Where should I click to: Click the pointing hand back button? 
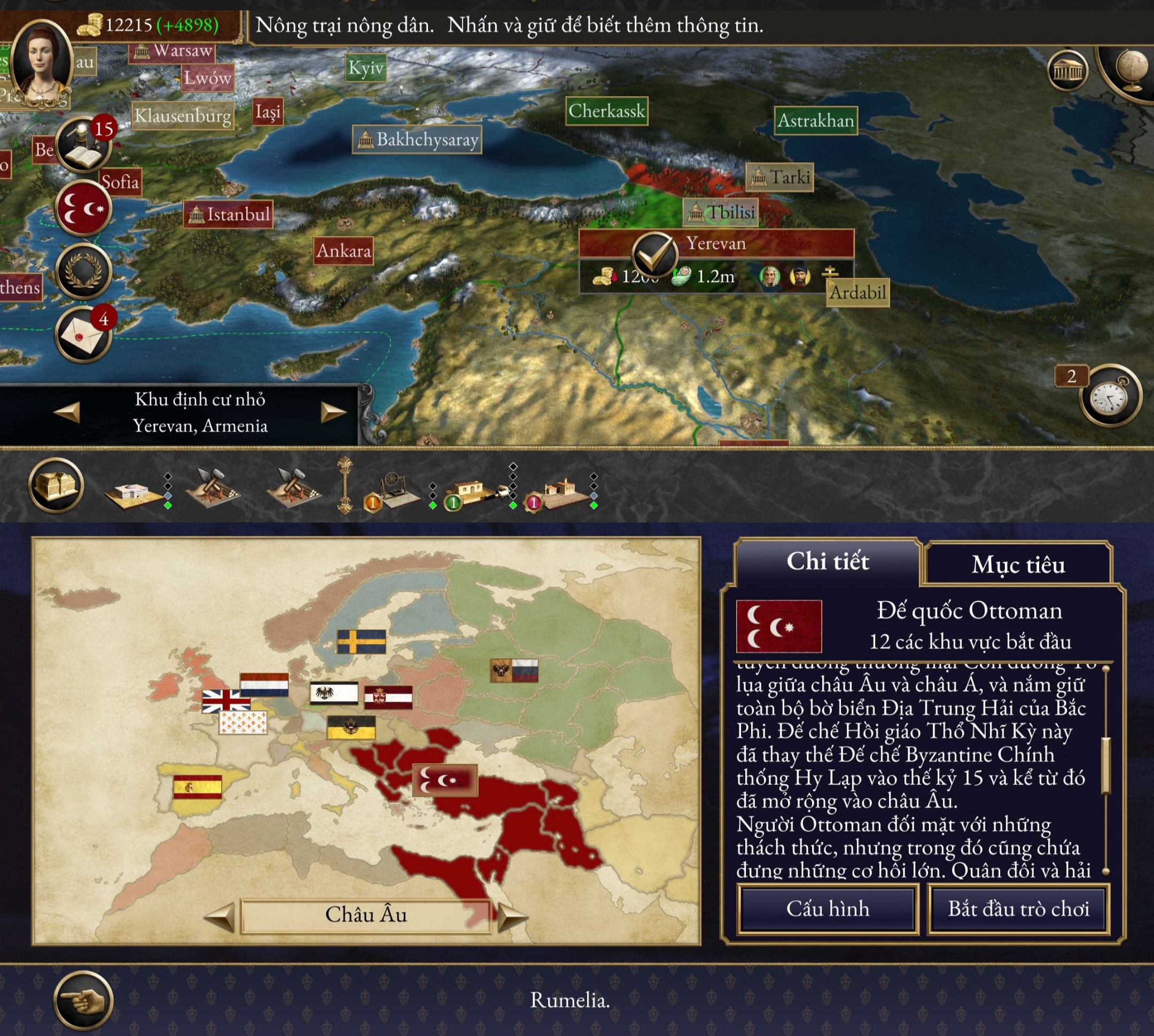(x=83, y=1000)
